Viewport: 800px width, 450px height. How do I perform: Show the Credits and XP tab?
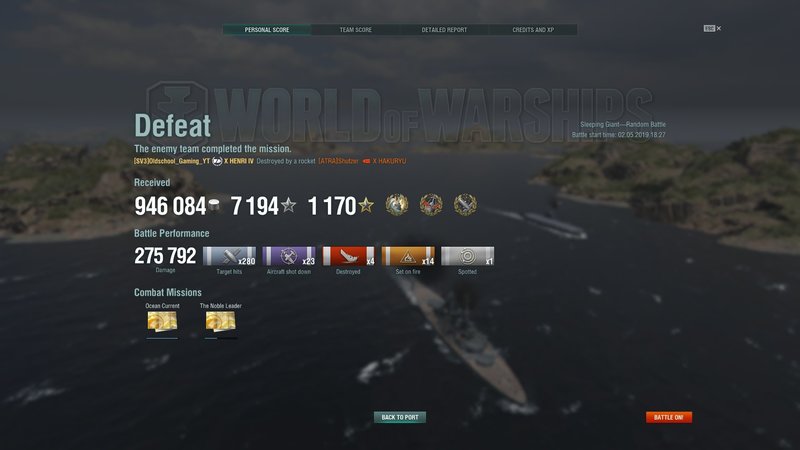coord(533,30)
